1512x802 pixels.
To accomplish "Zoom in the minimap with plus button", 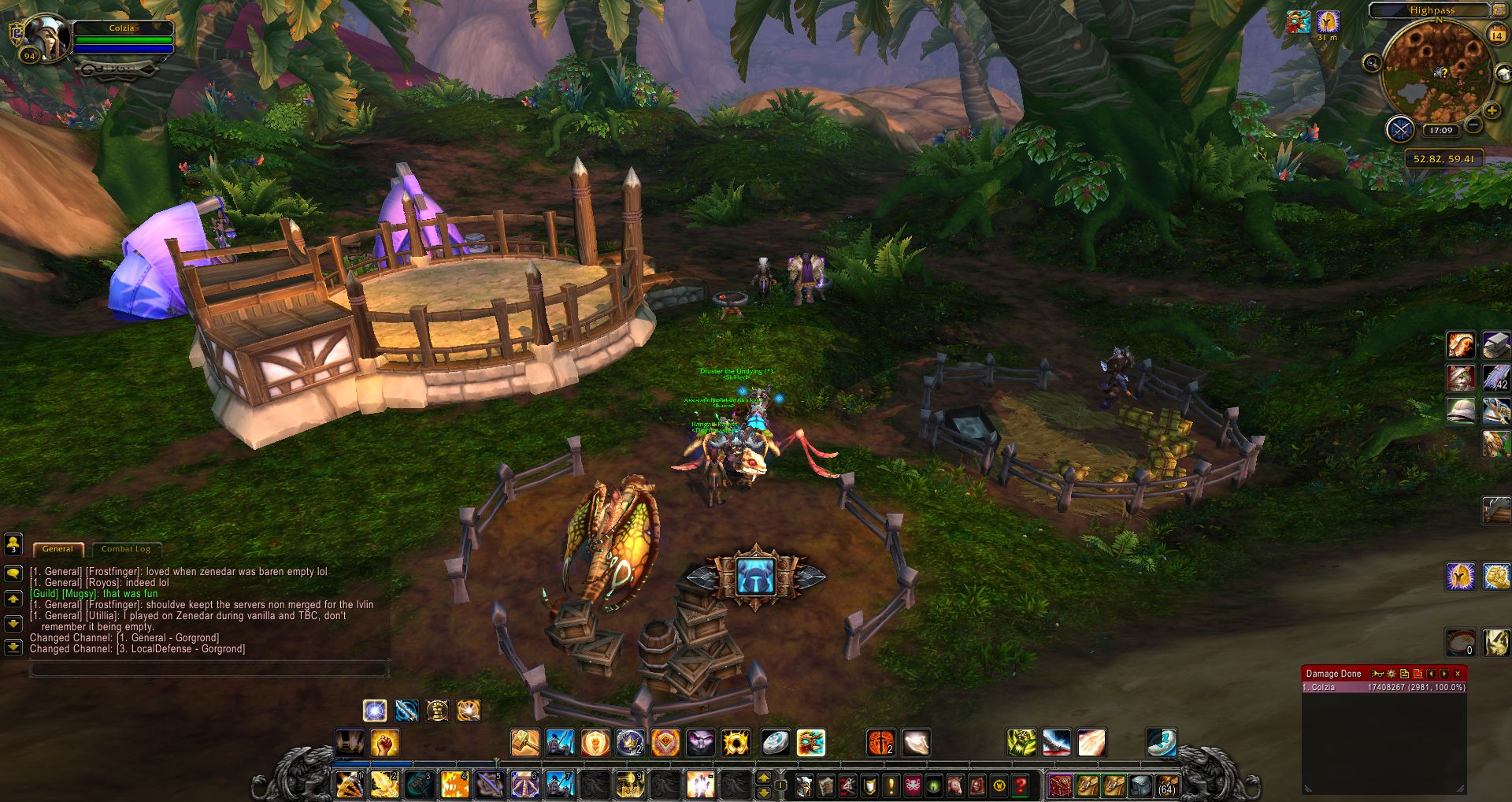I will (x=1492, y=111).
